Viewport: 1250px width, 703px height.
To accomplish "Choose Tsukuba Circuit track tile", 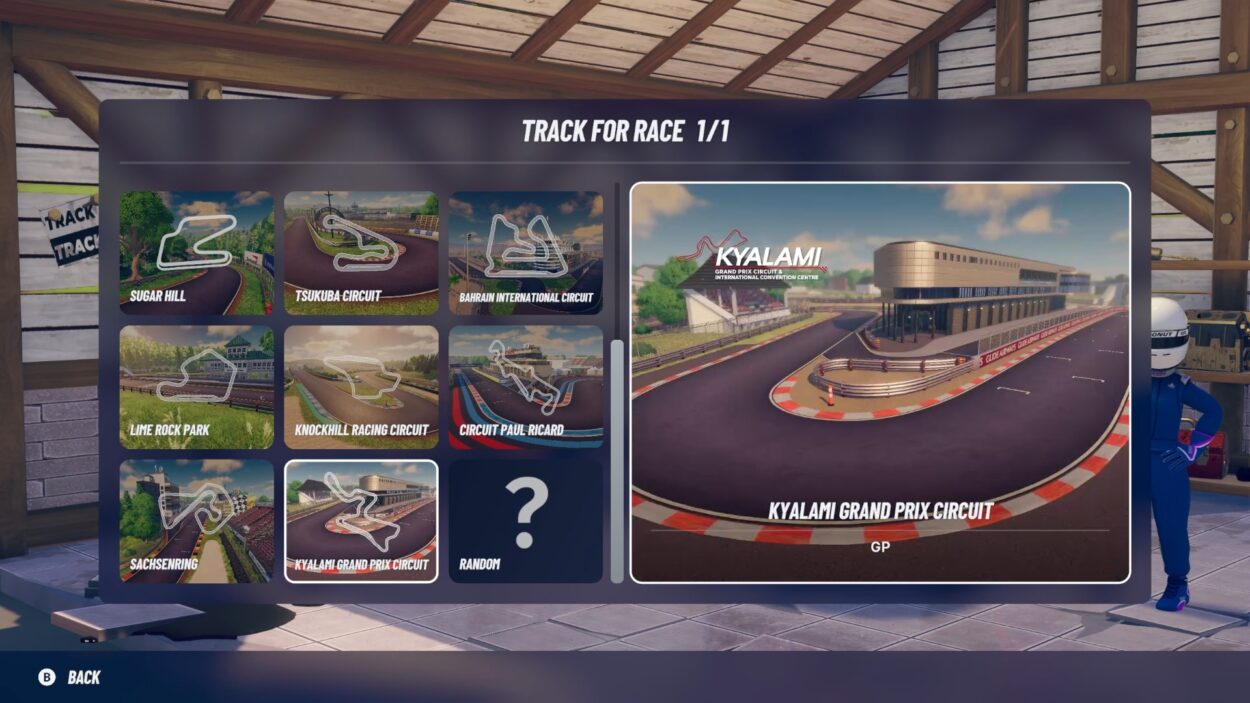I will point(361,253).
